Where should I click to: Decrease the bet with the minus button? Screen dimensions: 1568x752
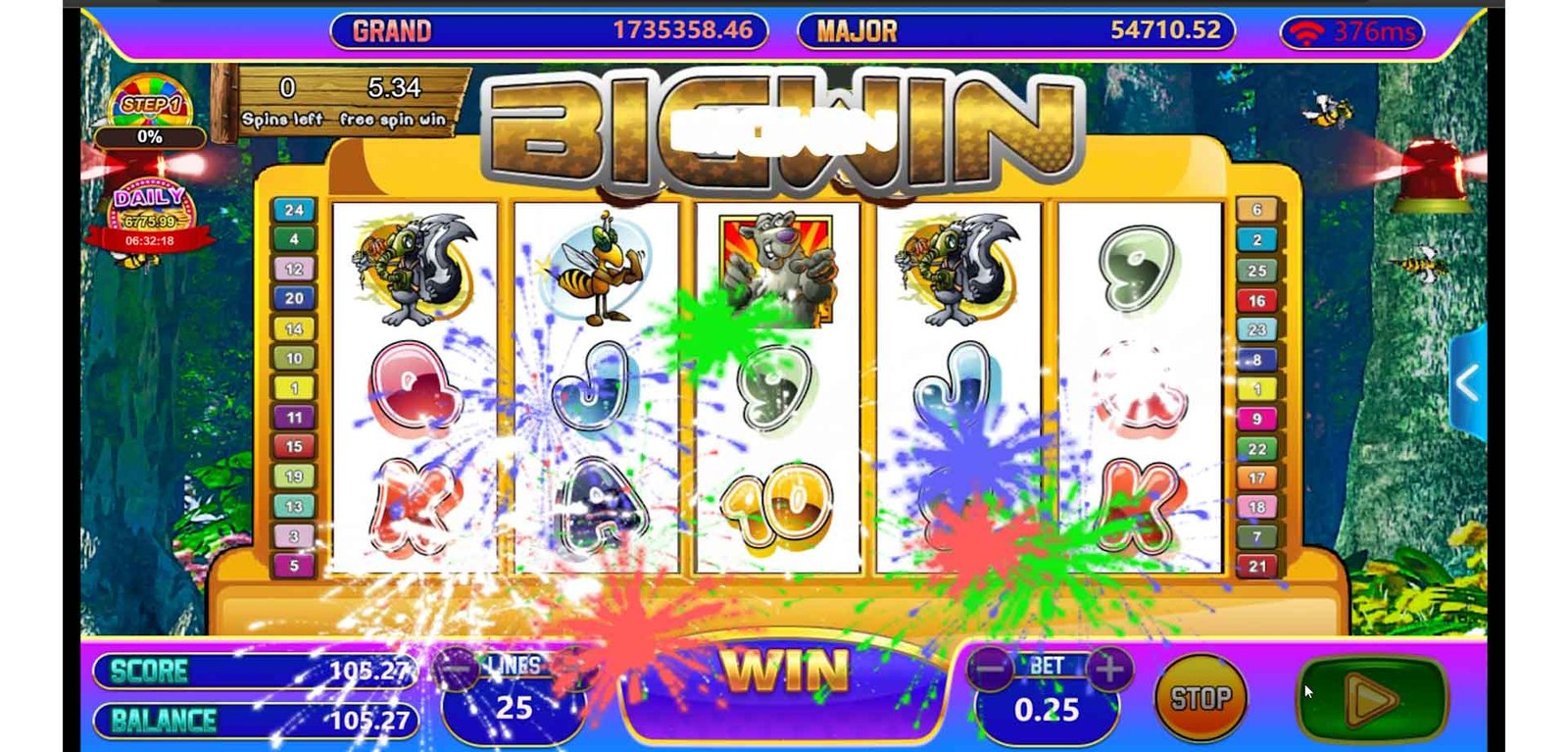point(991,670)
